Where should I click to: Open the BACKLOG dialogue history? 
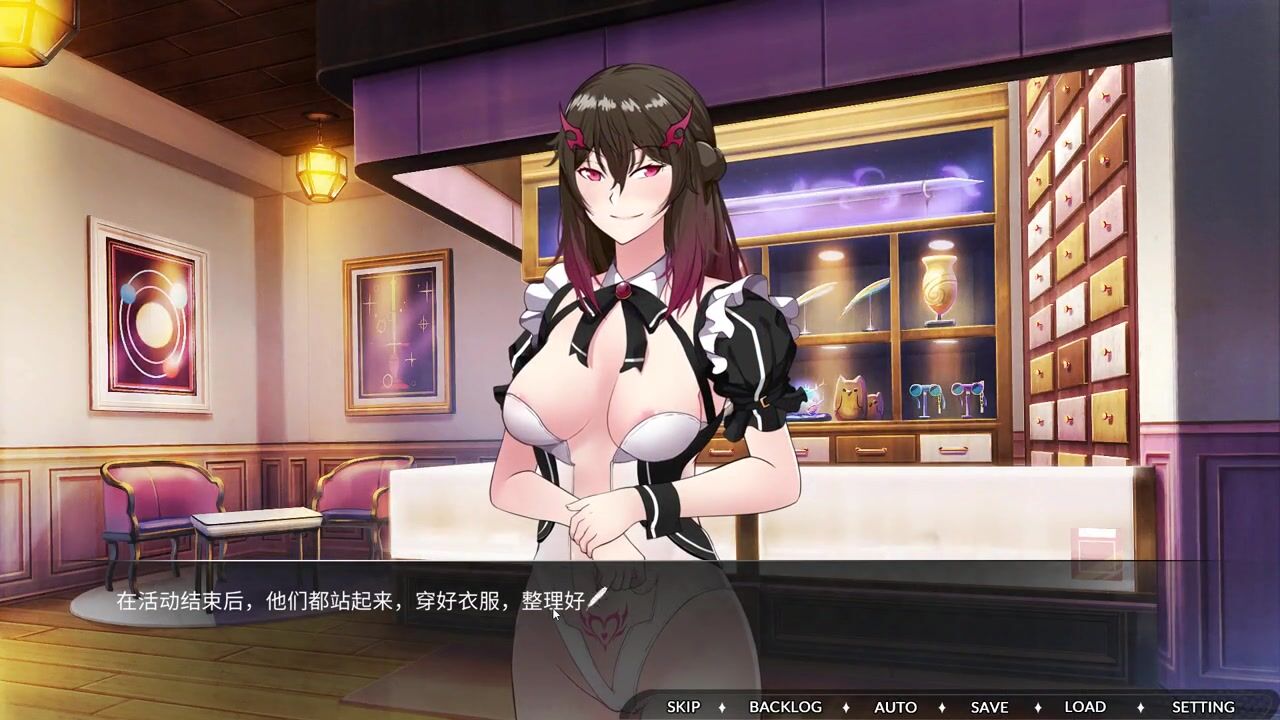click(785, 707)
